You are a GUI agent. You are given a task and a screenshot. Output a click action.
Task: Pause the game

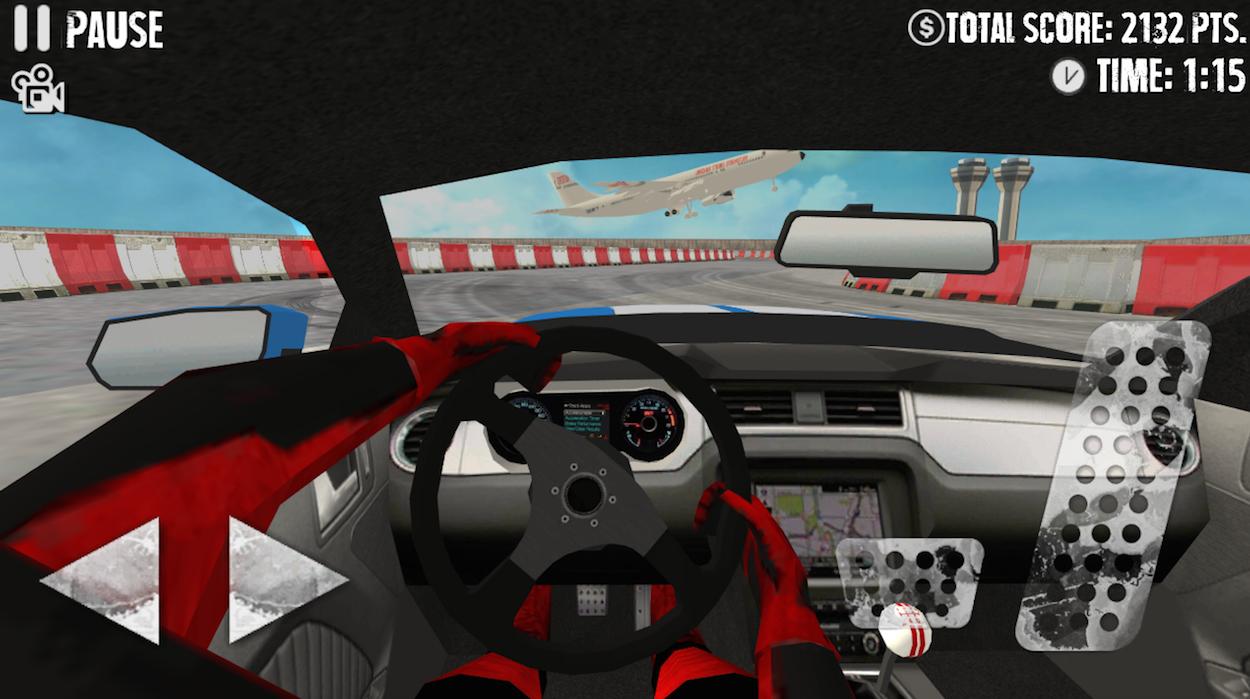pos(88,30)
